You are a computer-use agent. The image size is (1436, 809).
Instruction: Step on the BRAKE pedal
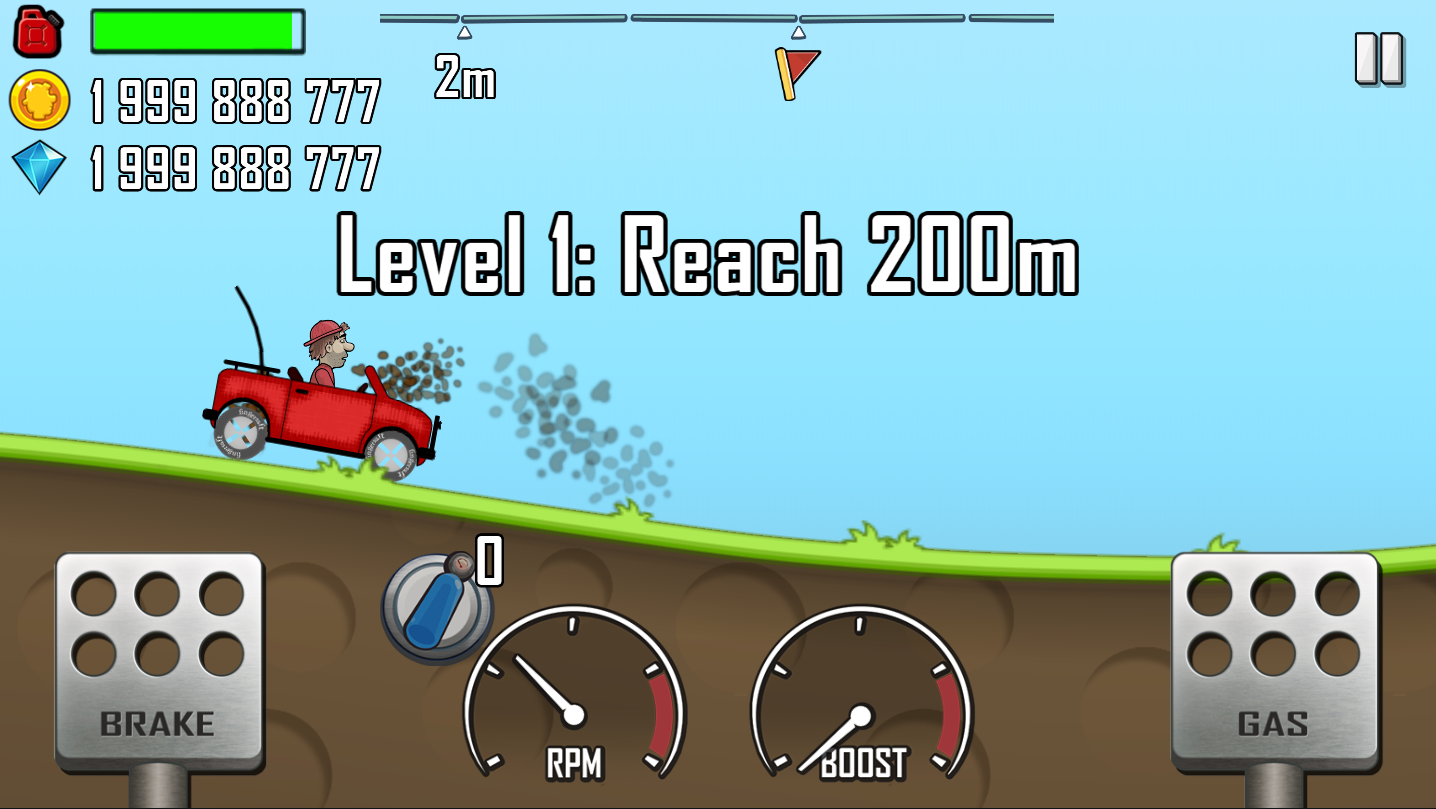coord(158,662)
